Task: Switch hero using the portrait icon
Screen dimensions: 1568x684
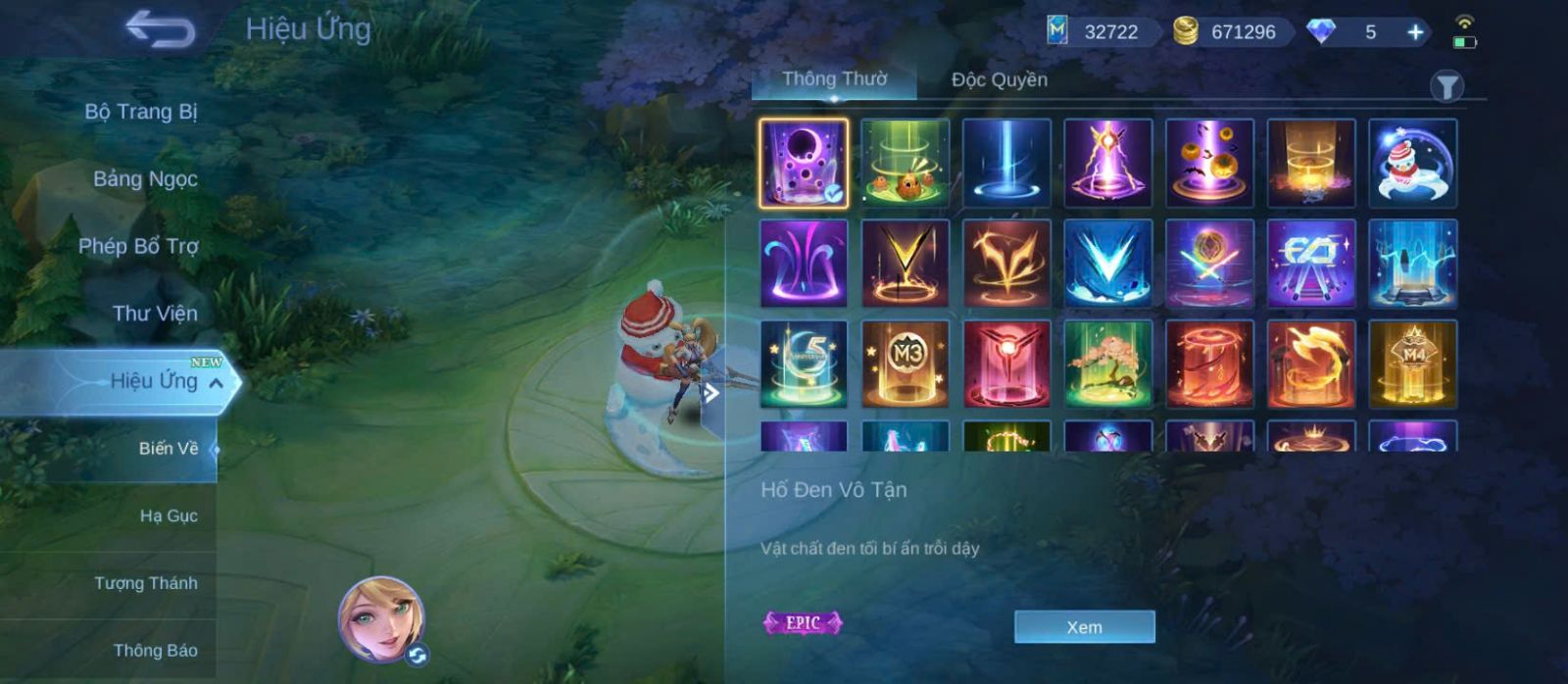Action: pyautogui.click(x=382, y=619)
